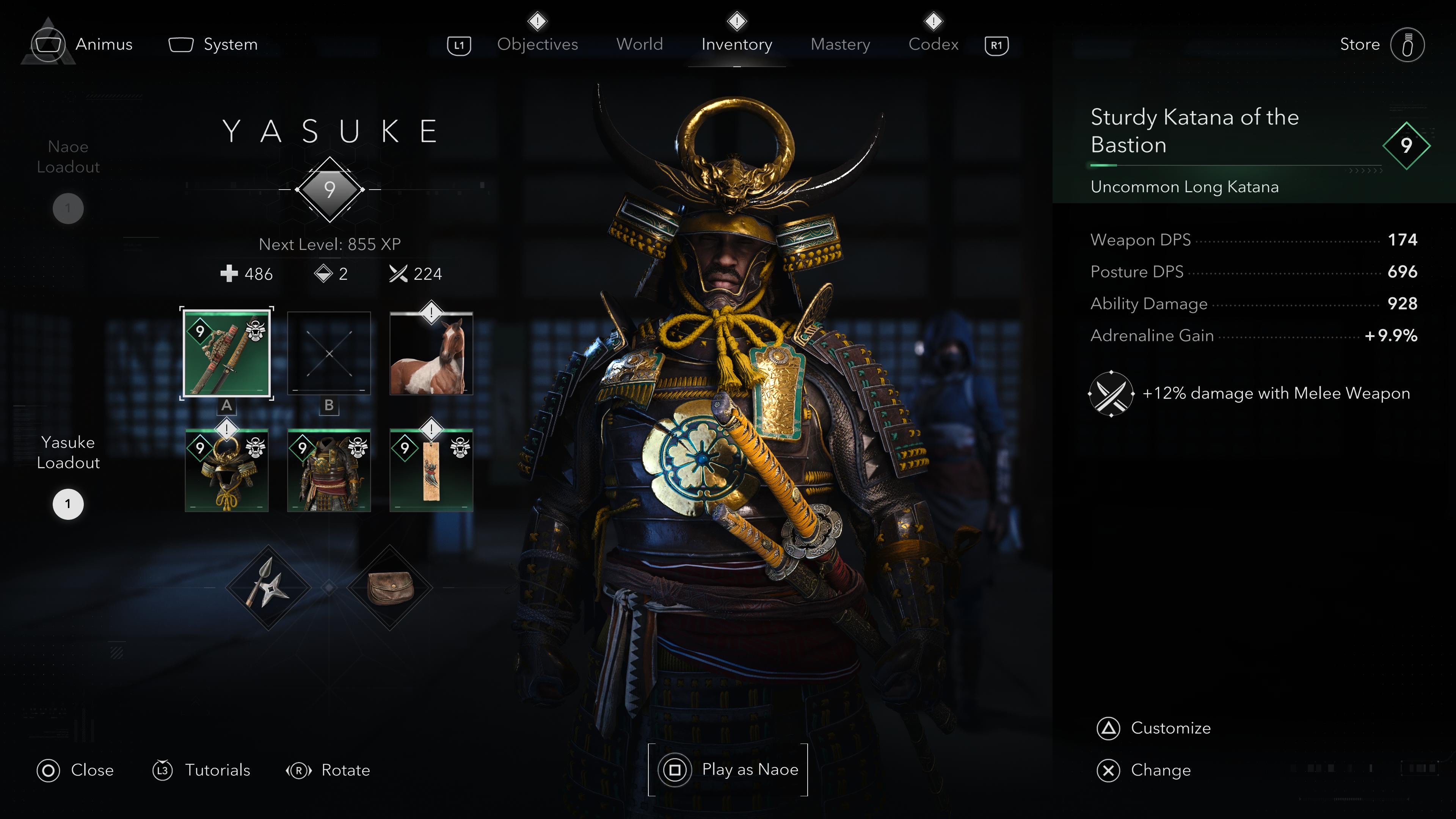Open the leather pouch slot
The width and height of the screenshot is (1456, 819).
coord(390,588)
